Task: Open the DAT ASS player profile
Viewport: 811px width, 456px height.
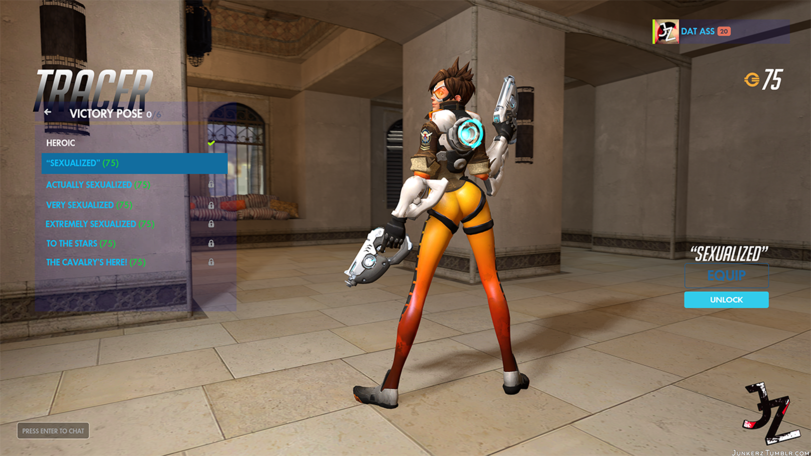Action: click(x=697, y=32)
